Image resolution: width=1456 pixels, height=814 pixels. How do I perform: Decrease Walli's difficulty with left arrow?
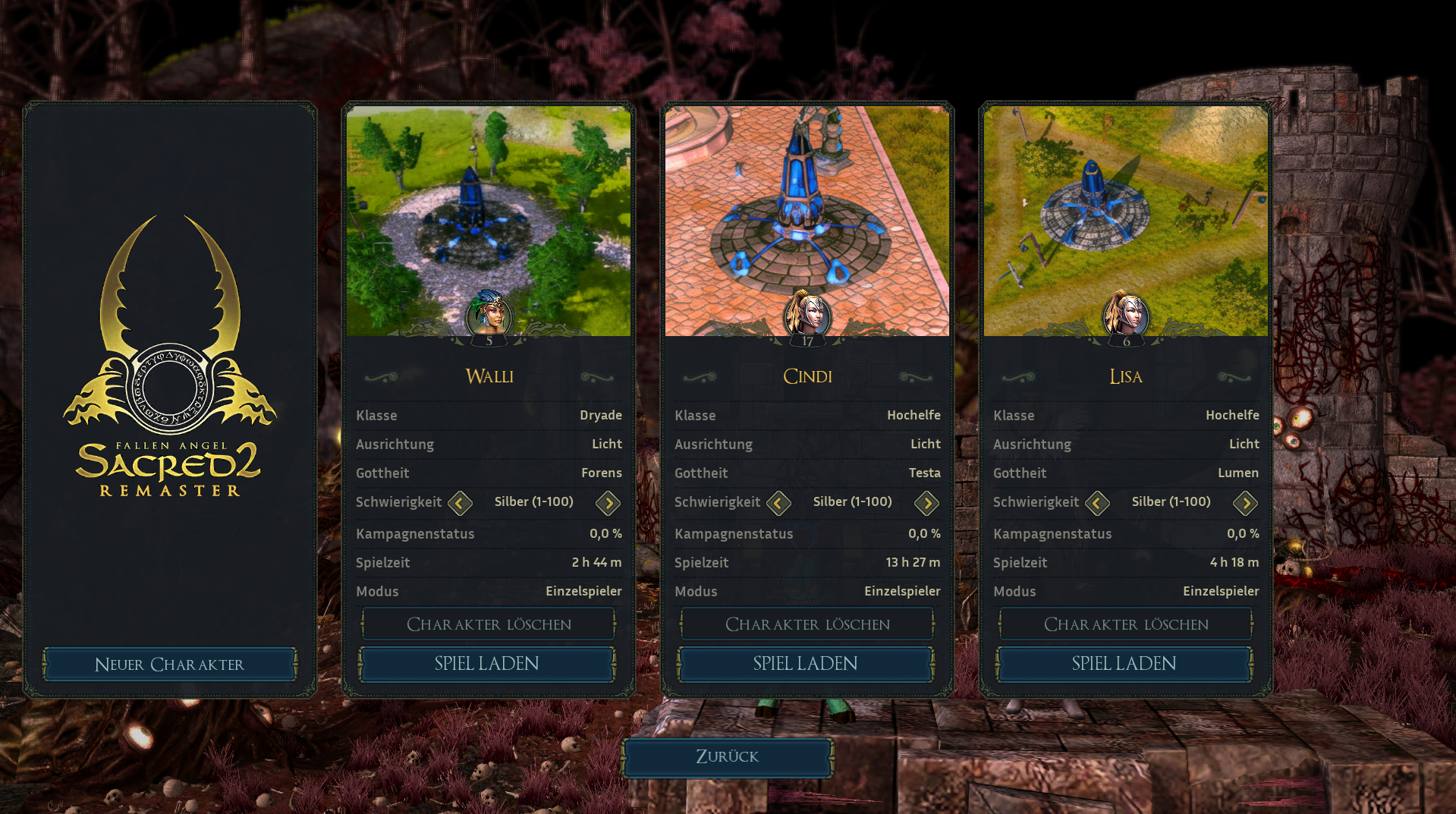click(460, 502)
